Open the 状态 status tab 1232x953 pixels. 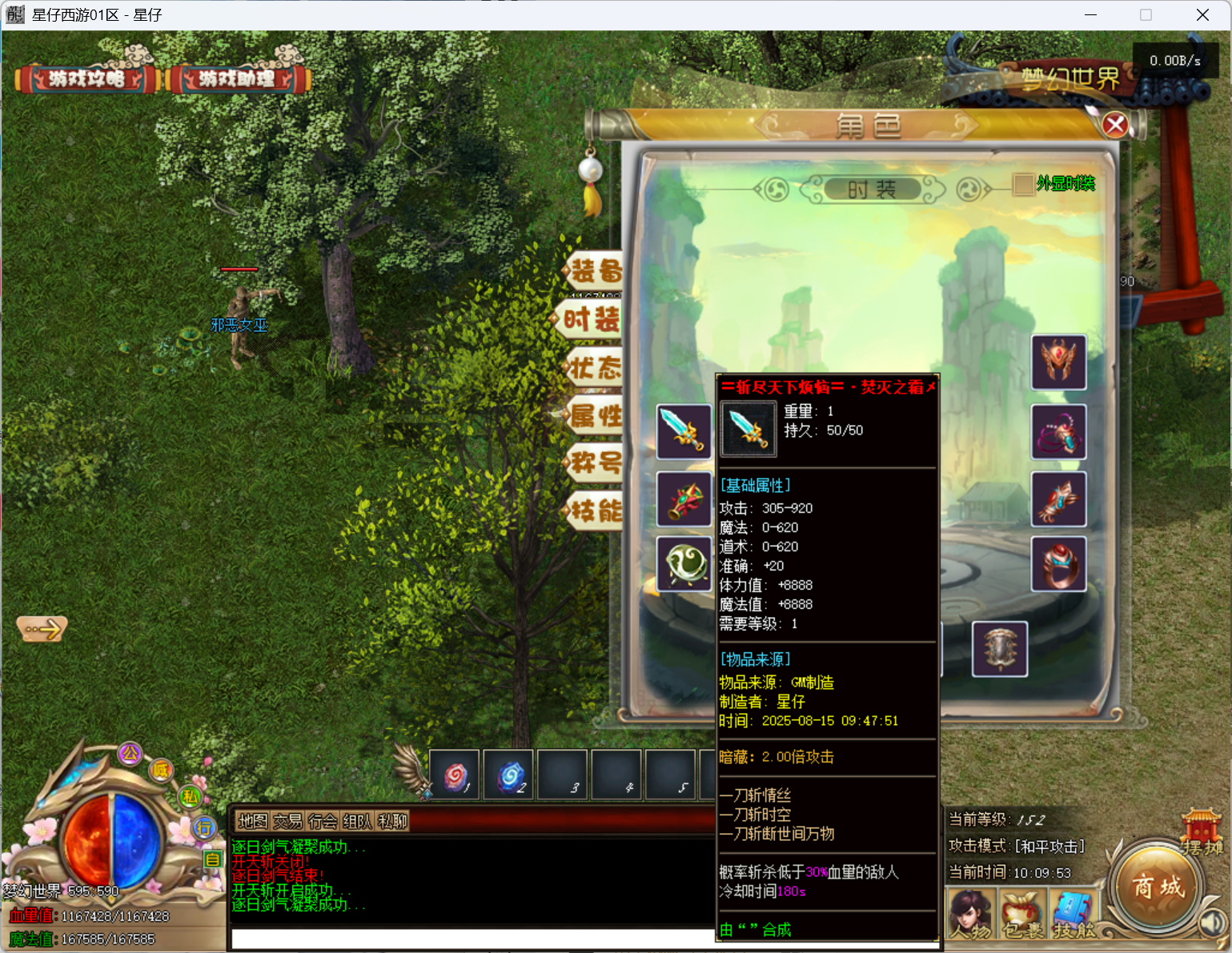click(x=595, y=368)
